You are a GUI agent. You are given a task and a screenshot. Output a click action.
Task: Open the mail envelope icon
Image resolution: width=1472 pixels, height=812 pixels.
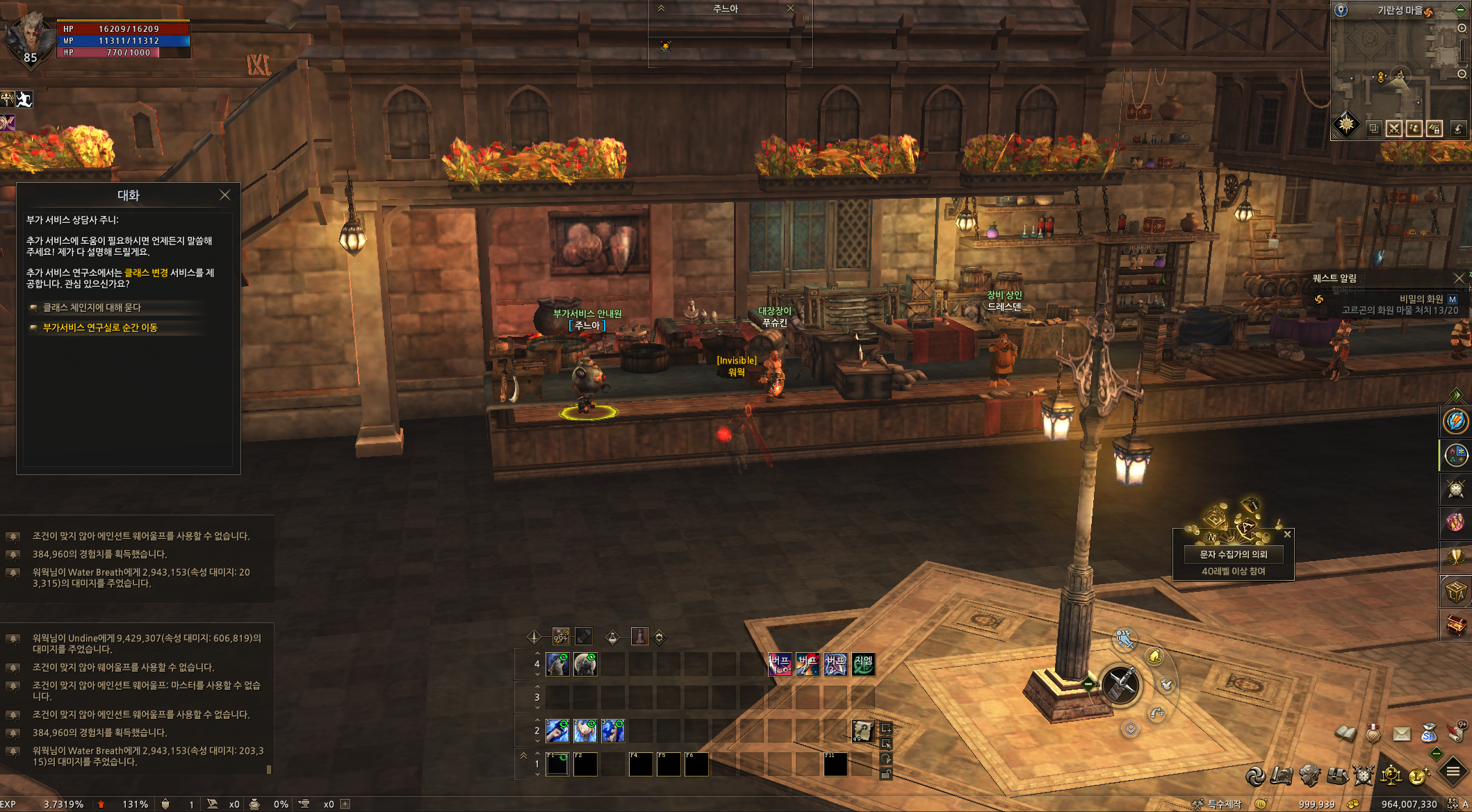tap(1402, 734)
